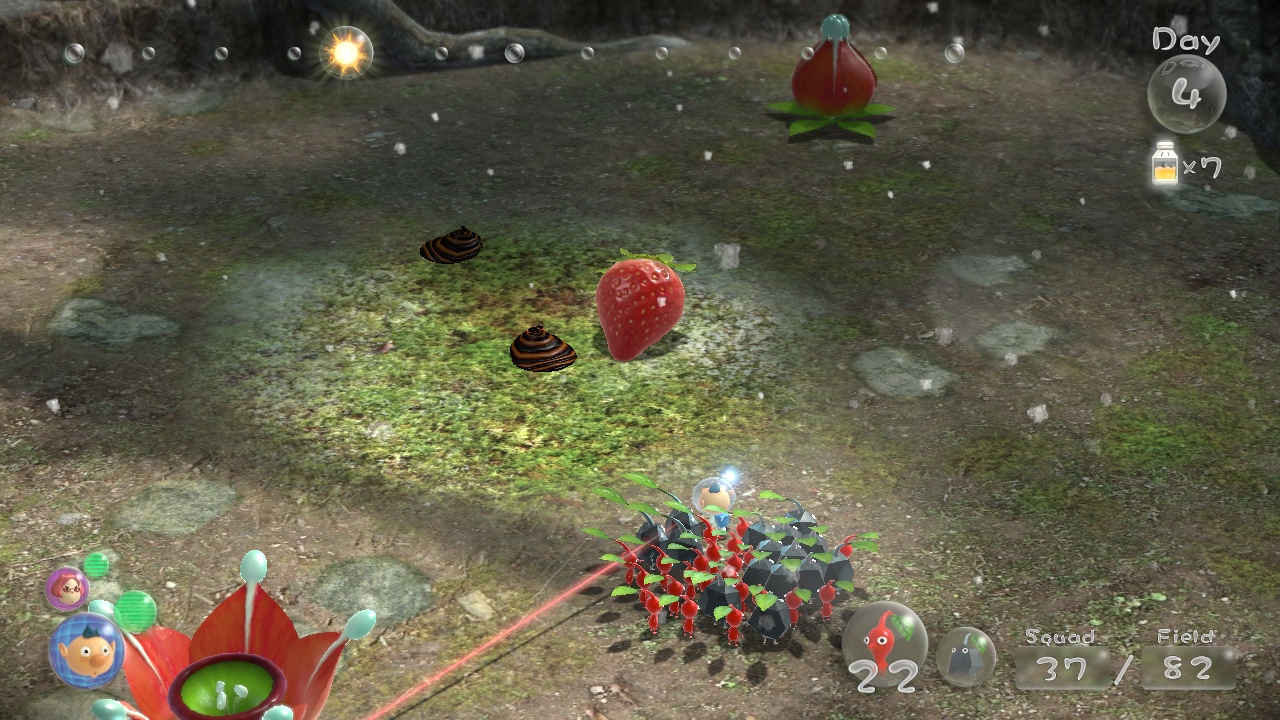This screenshot has width=1280, height=720.
Task: Click the Day 4 bubble
Action: pyautogui.click(x=1186, y=94)
